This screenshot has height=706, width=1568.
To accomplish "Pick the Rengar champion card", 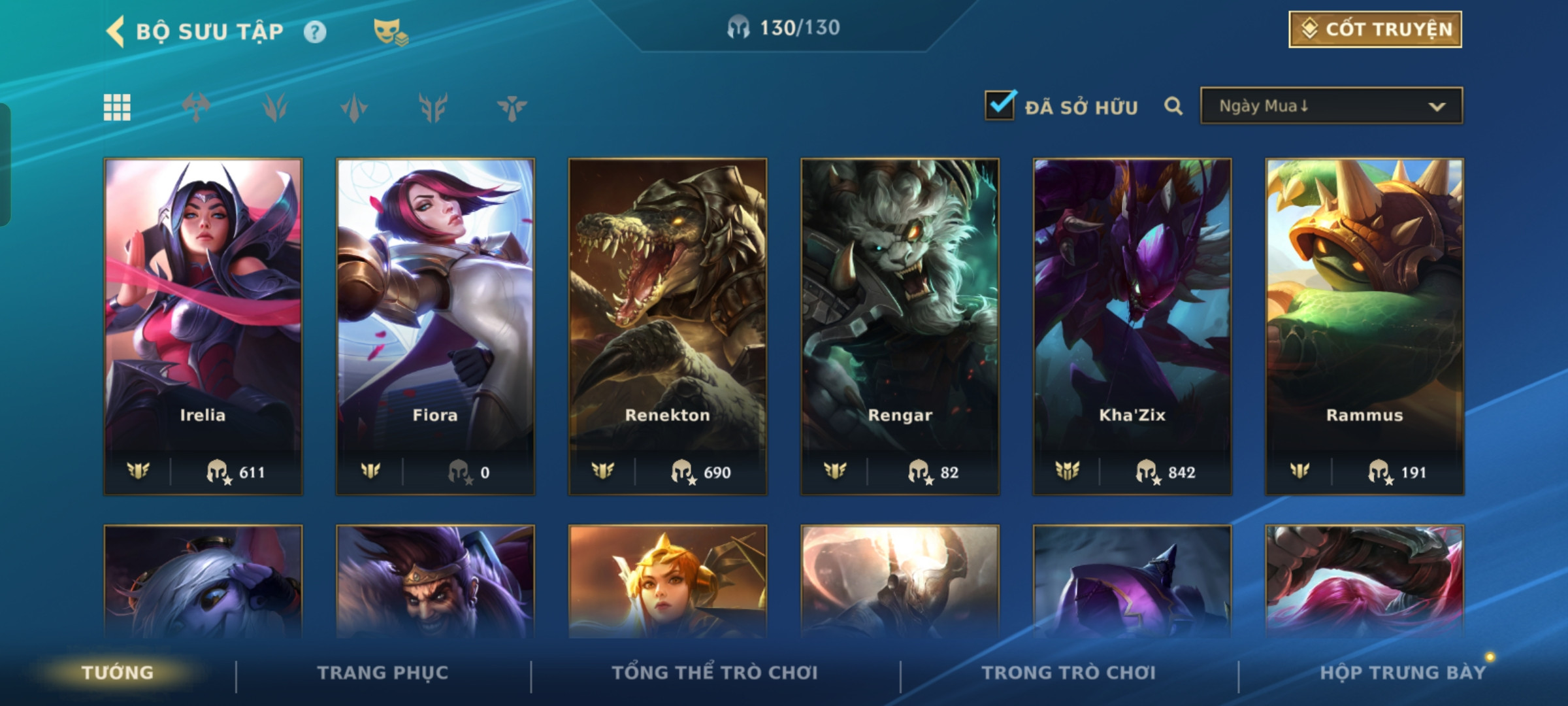I will [900, 326].
